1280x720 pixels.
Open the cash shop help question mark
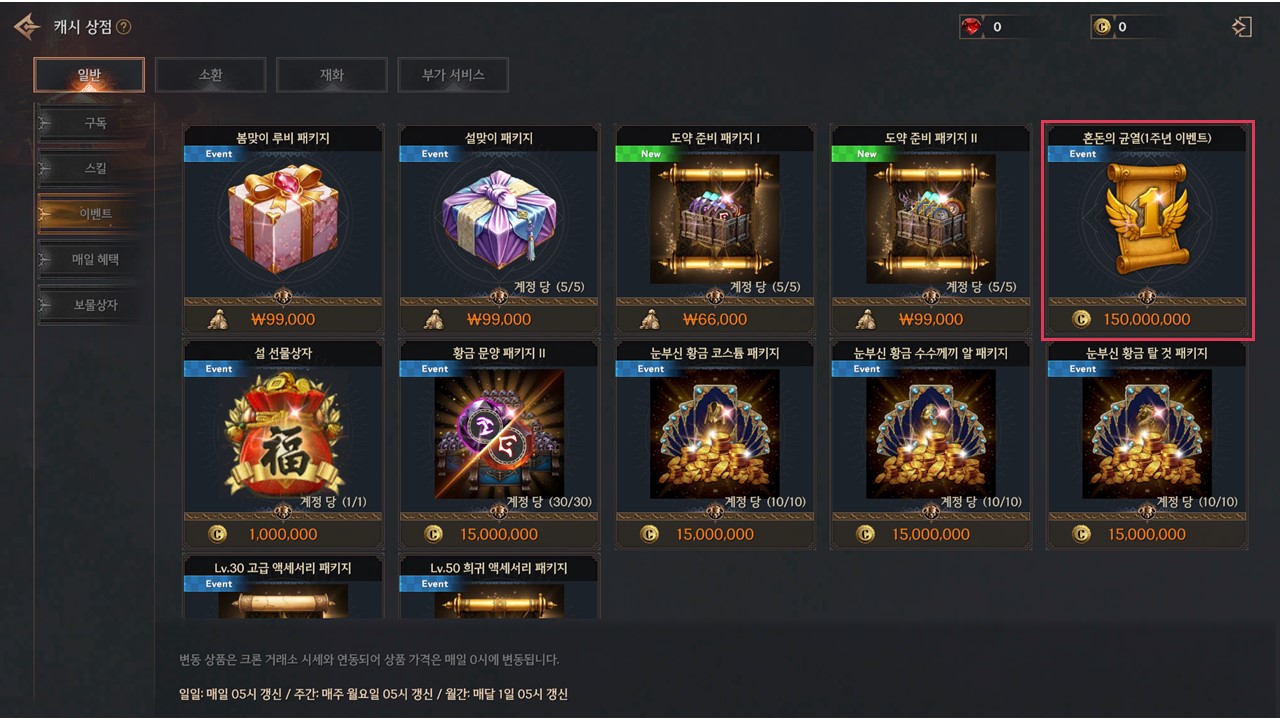coord(124,27)
